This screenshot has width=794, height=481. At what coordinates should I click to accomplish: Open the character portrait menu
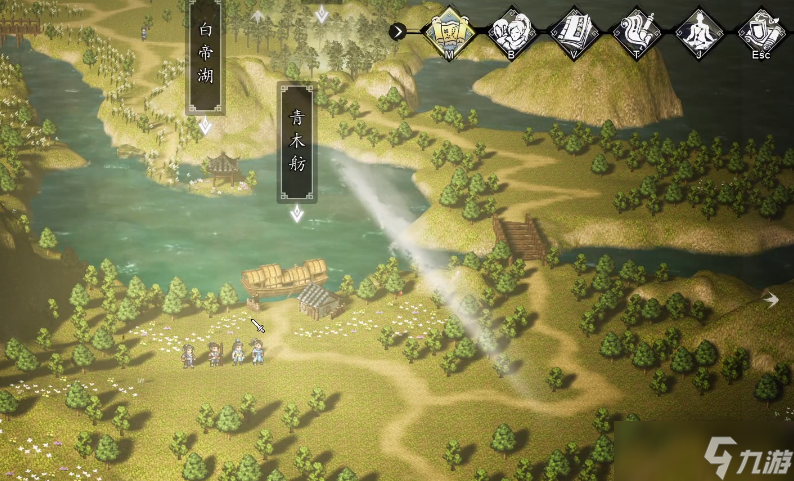click(512, 30)
